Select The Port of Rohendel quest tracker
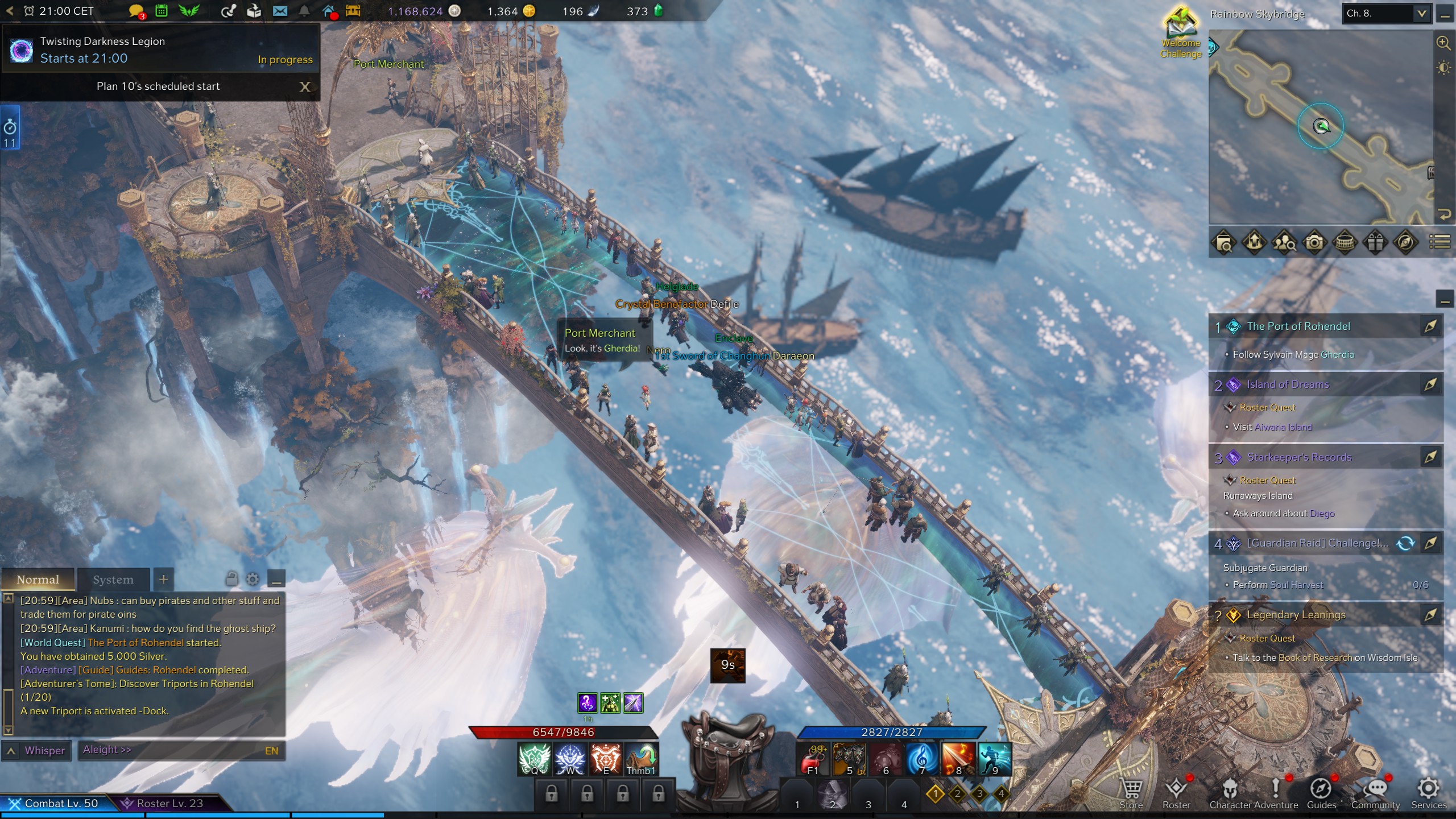This screenshot has width=1456, height=819. click(1298, 326)
